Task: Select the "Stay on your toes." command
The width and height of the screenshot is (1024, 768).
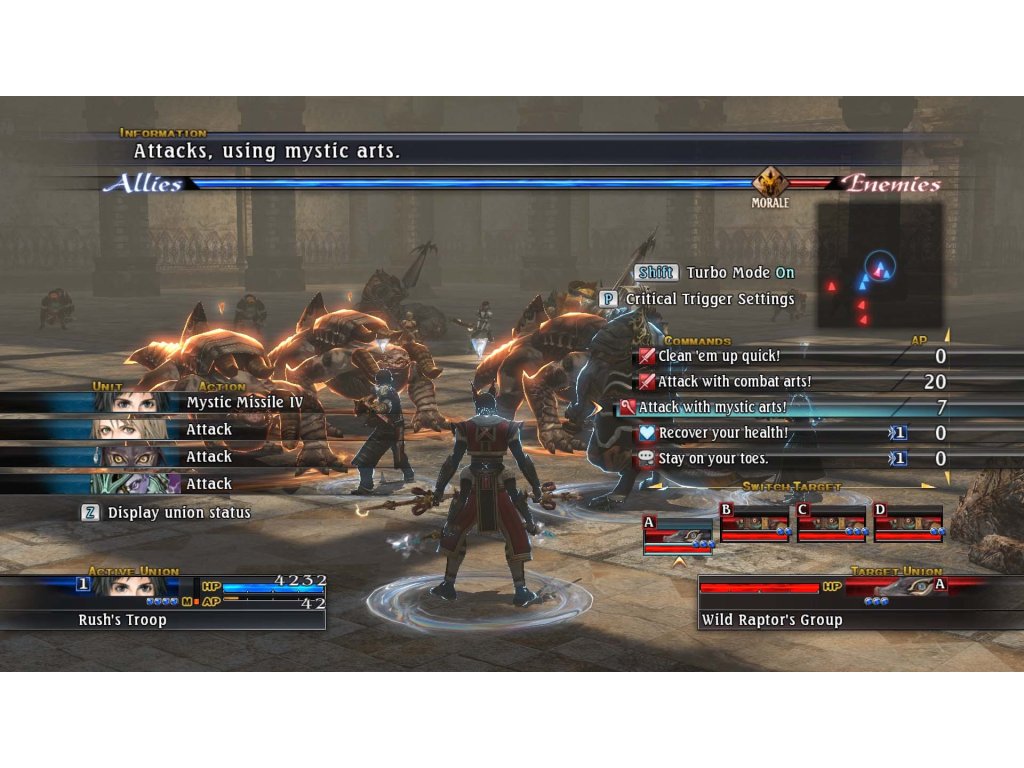Action: click(x=712, y=459)
